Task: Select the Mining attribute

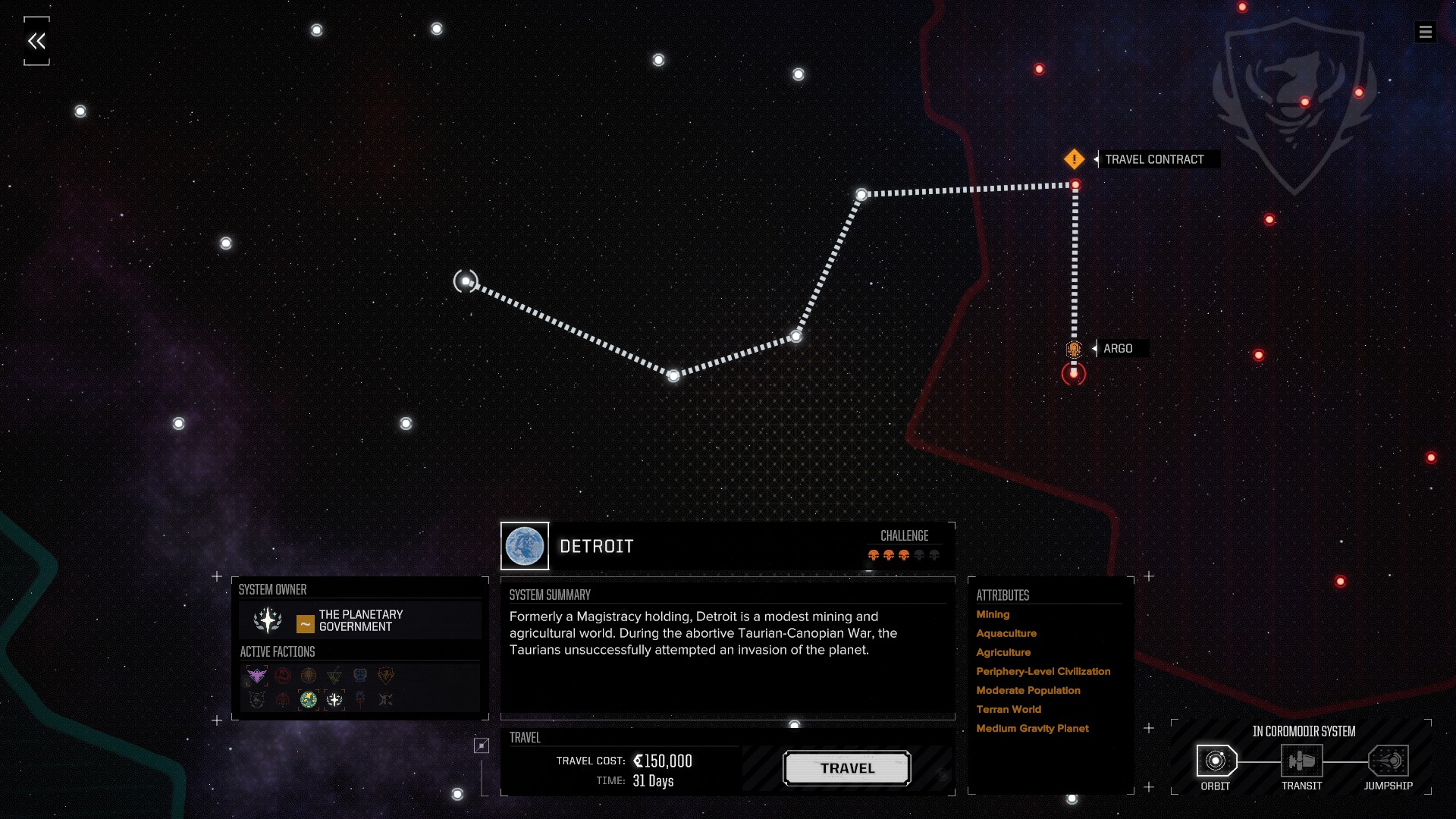Action: [x=993, y=614]
